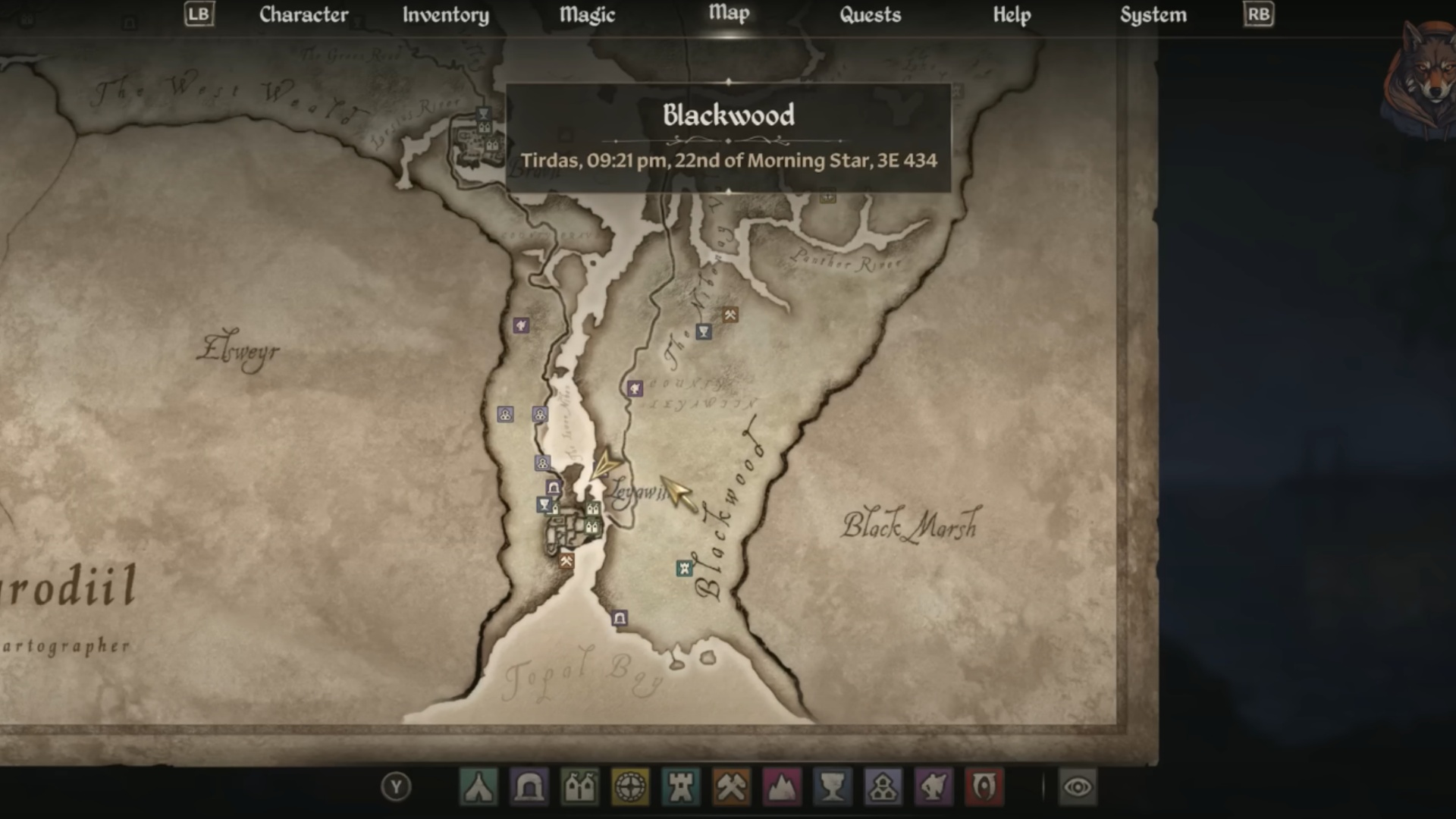Screen dimensions: 1456x819
Task: Toggle the red Oblivion gate map filter
Action: [x=984, y=787]
